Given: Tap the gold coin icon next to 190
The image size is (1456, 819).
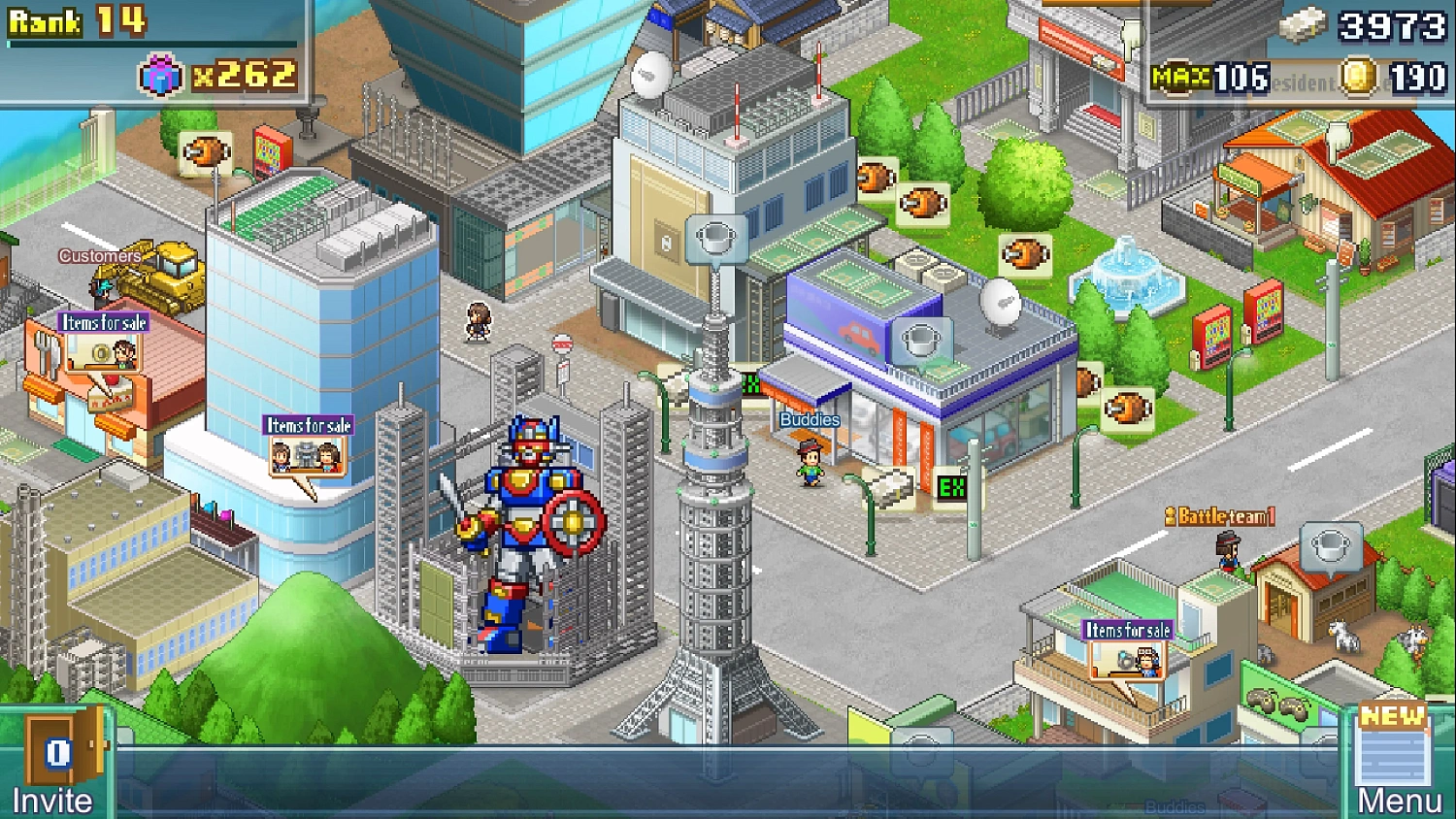Looking at the screenshot, I should point(1359,75).
